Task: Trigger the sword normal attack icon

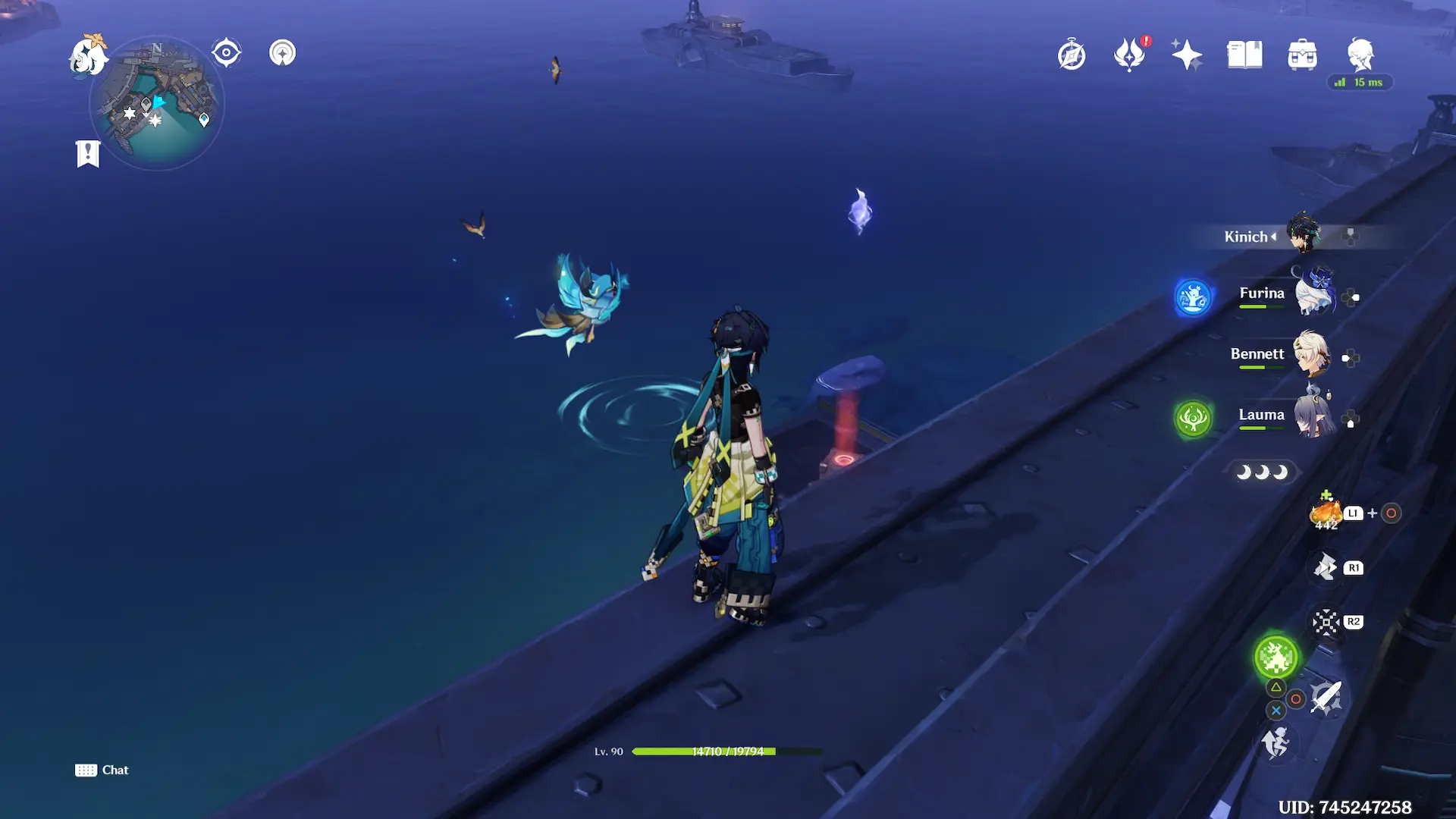Action: [1326, 698]
